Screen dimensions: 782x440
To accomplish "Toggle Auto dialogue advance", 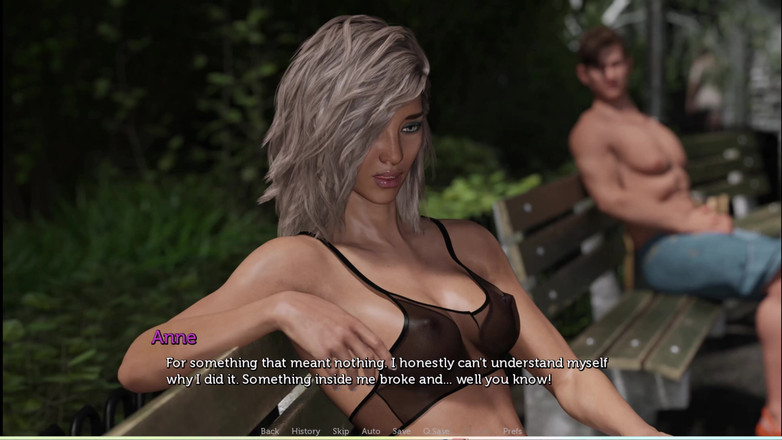I will coord(370,431).
